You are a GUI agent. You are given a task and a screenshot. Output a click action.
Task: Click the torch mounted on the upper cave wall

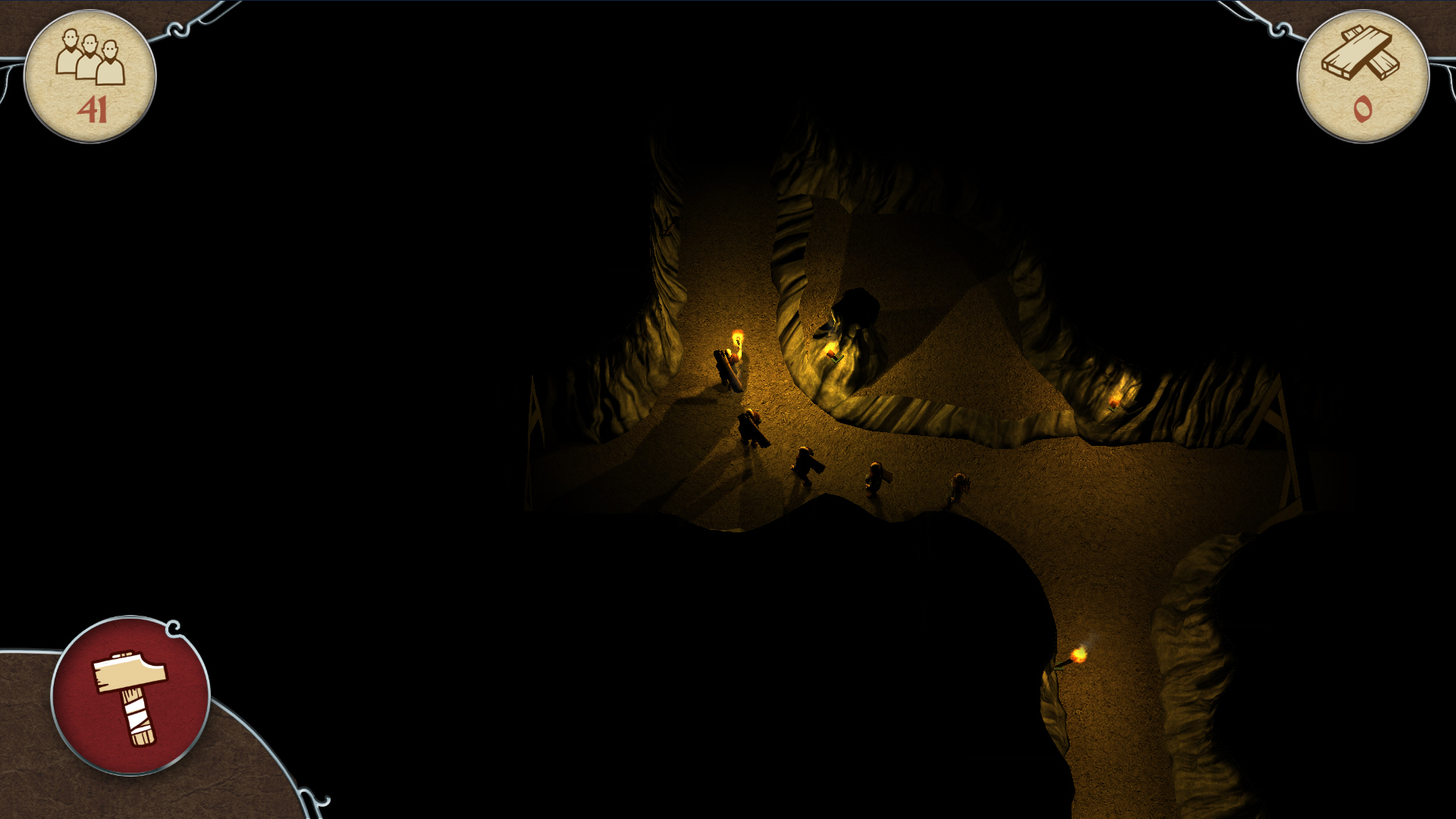click(x=833, y=353)
